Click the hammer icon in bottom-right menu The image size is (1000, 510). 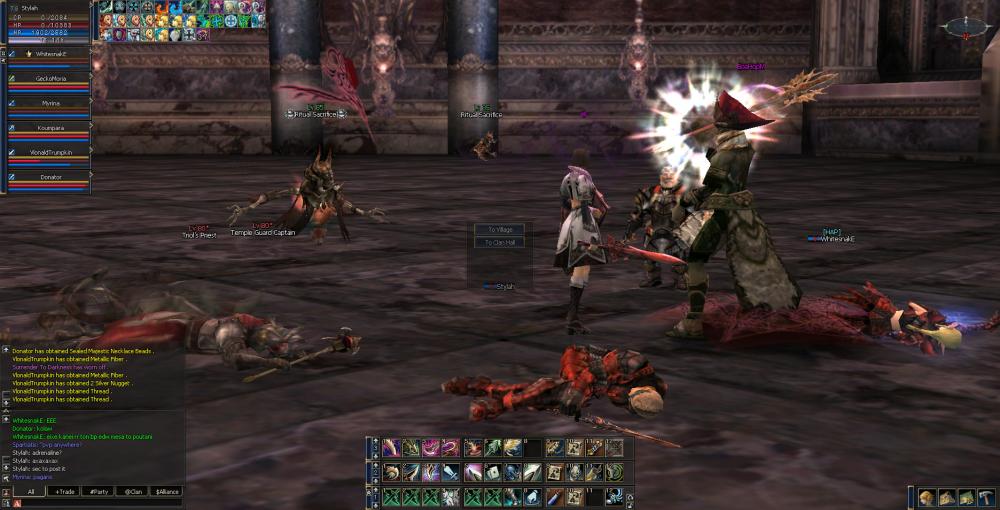click(987, 497)
